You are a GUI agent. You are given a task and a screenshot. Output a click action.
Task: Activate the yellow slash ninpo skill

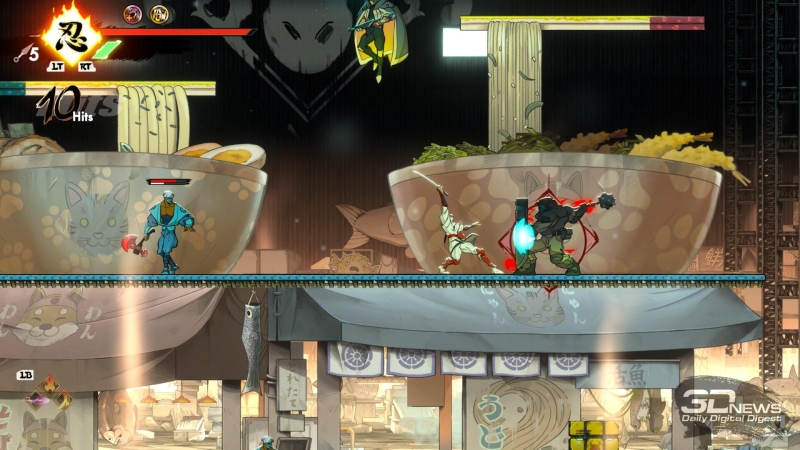point(63,401)
